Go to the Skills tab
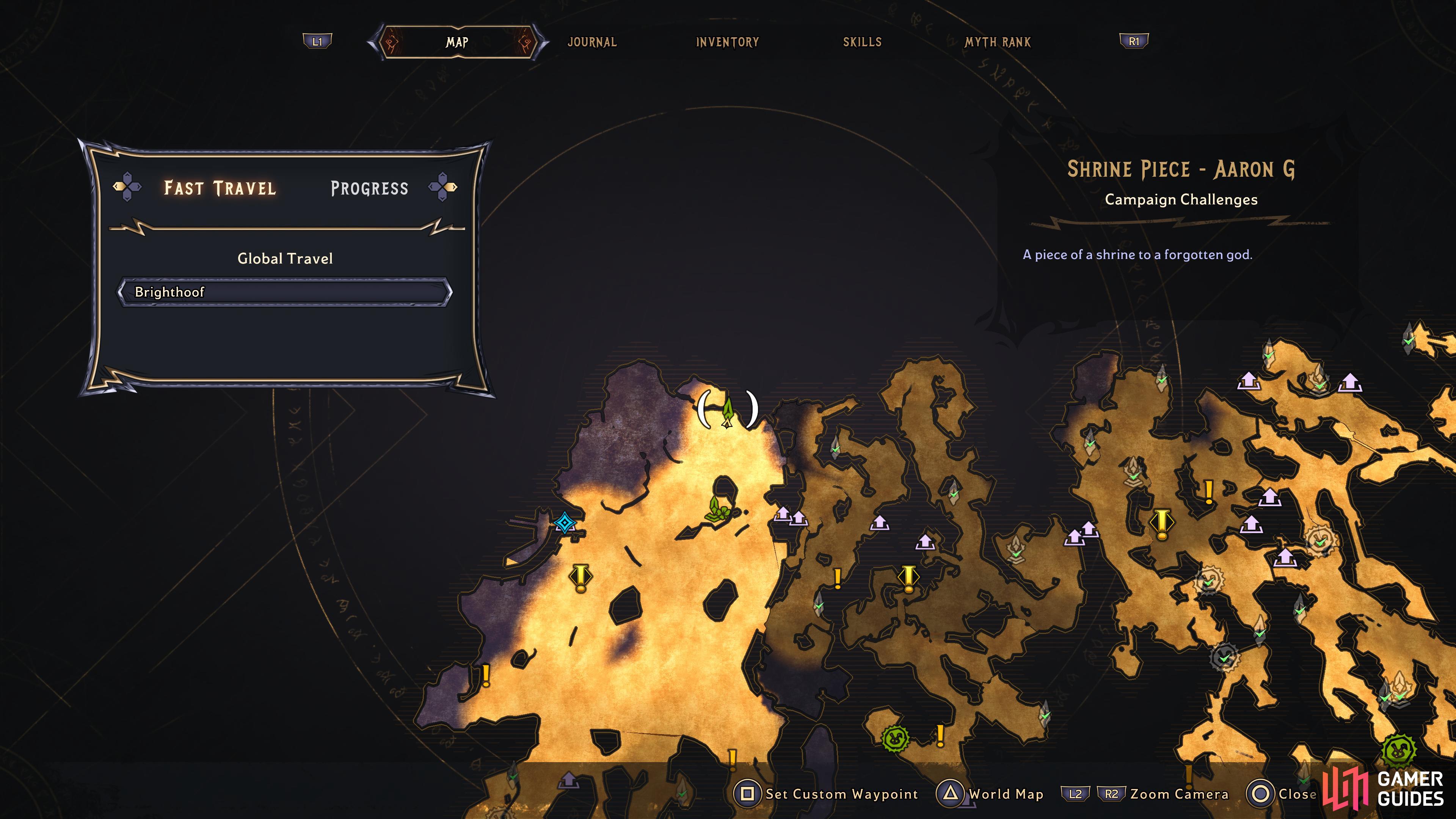The image size is (1456, 819). pos(862,42)
